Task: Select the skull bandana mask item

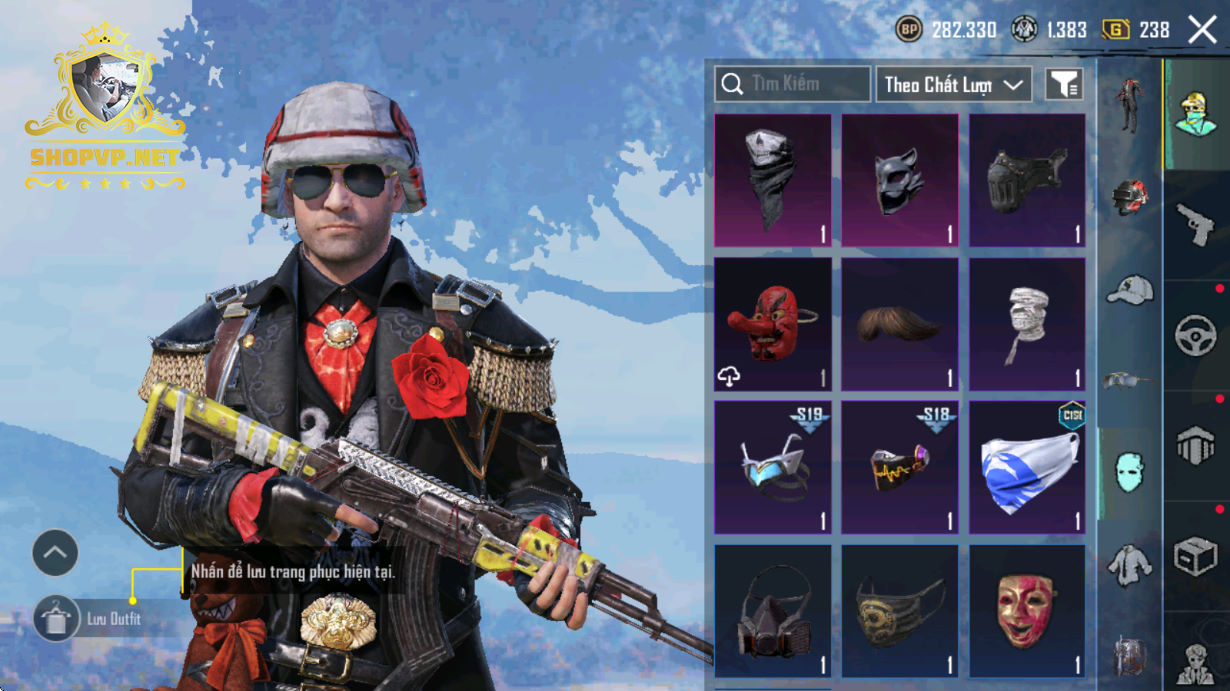Action: 772,180
